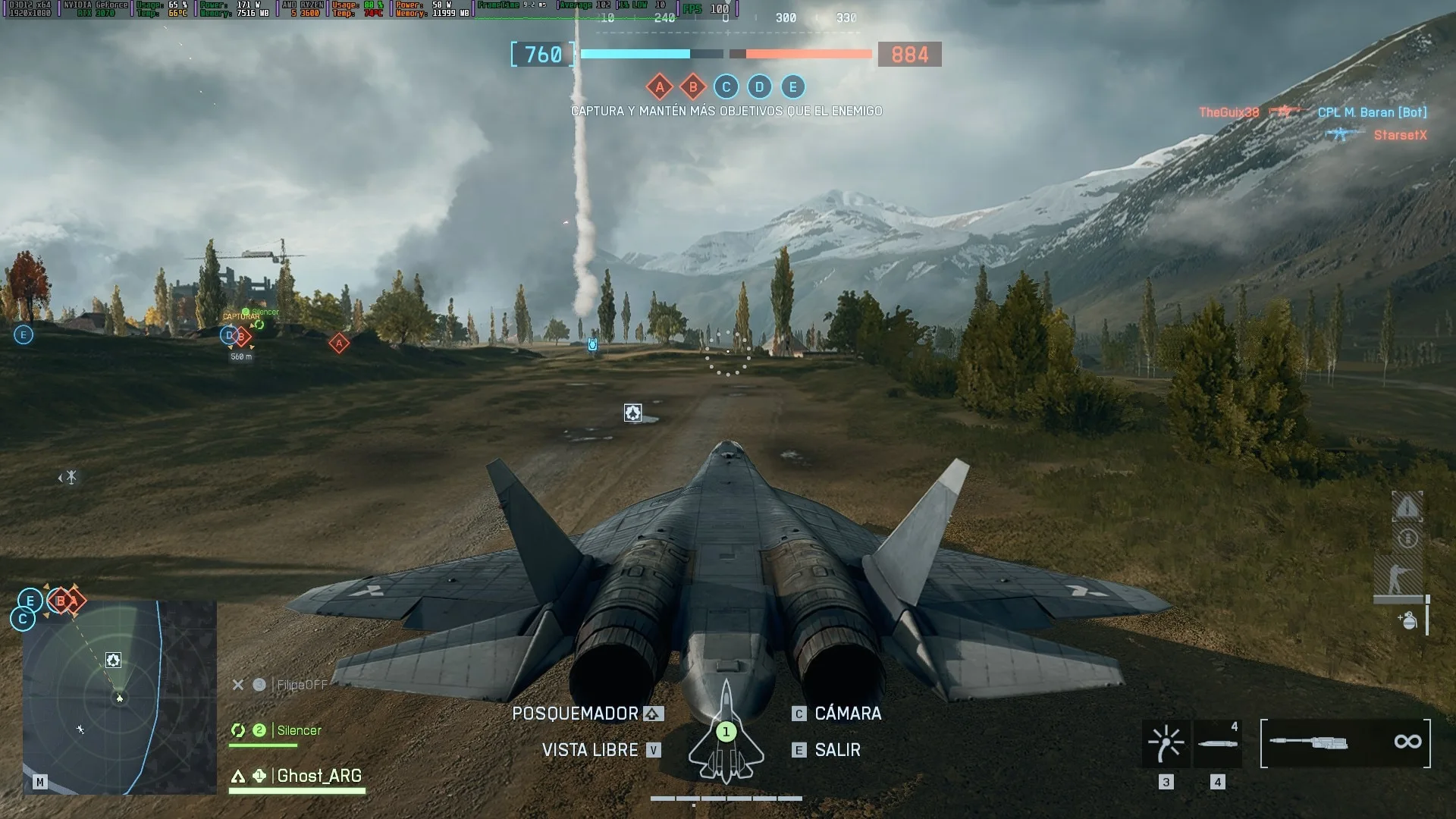This screenshot has width=1456, height=819.
Task: Select the missile weapon slot
Action: [1217, 743]
